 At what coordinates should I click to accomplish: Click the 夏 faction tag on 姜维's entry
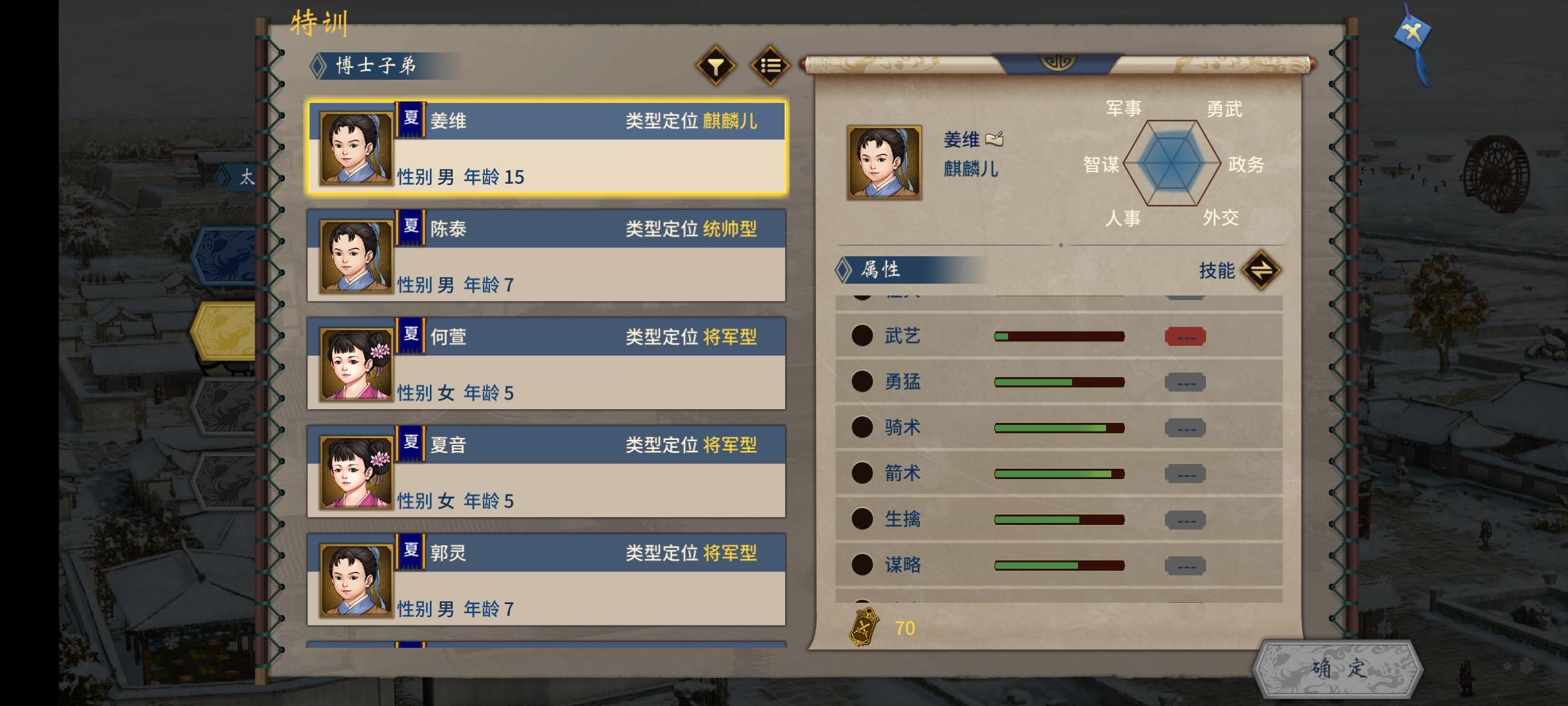click(x=410, y=120)
